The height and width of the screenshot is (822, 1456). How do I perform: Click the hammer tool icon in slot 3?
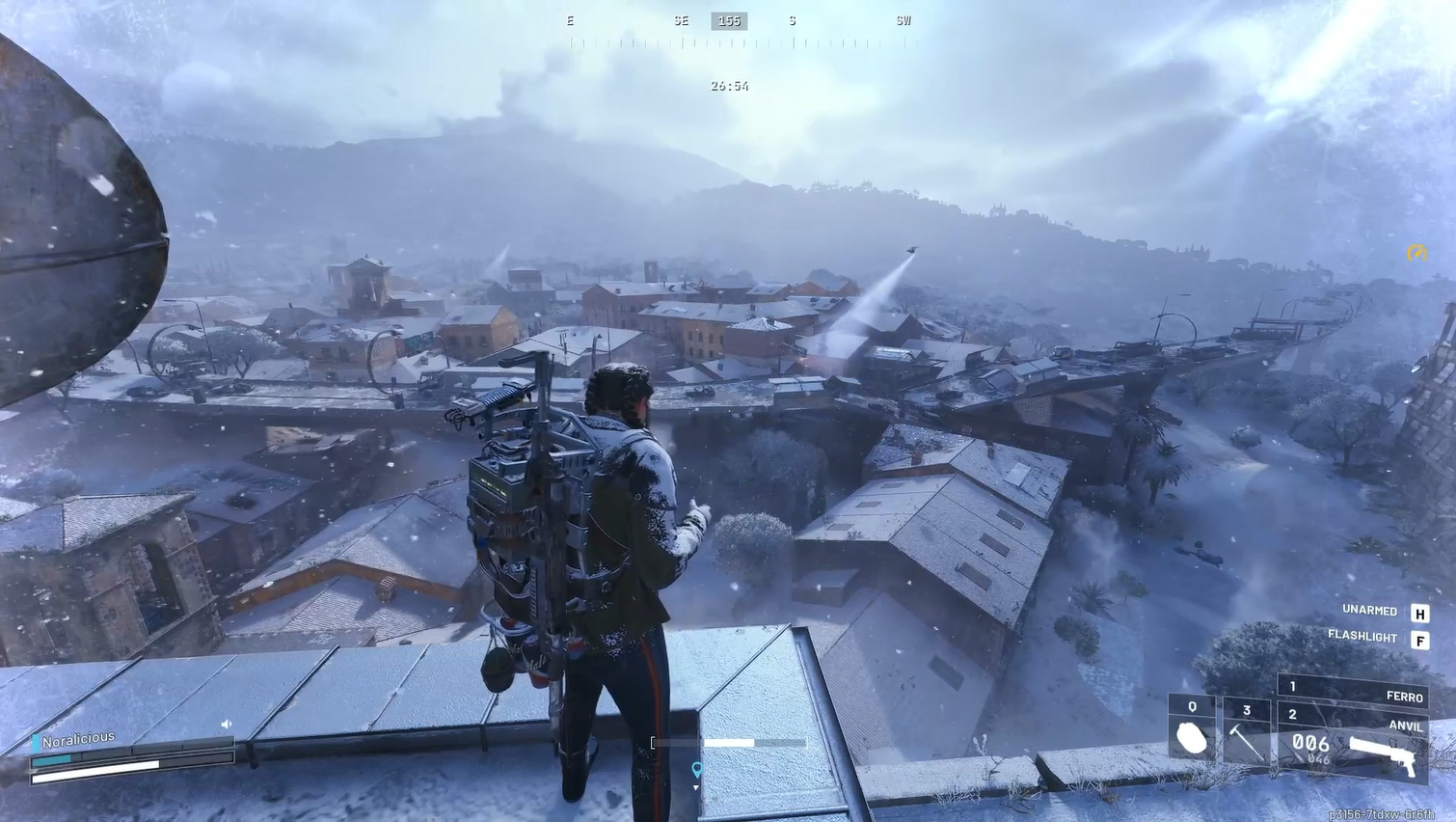(x=1245, y=744)
